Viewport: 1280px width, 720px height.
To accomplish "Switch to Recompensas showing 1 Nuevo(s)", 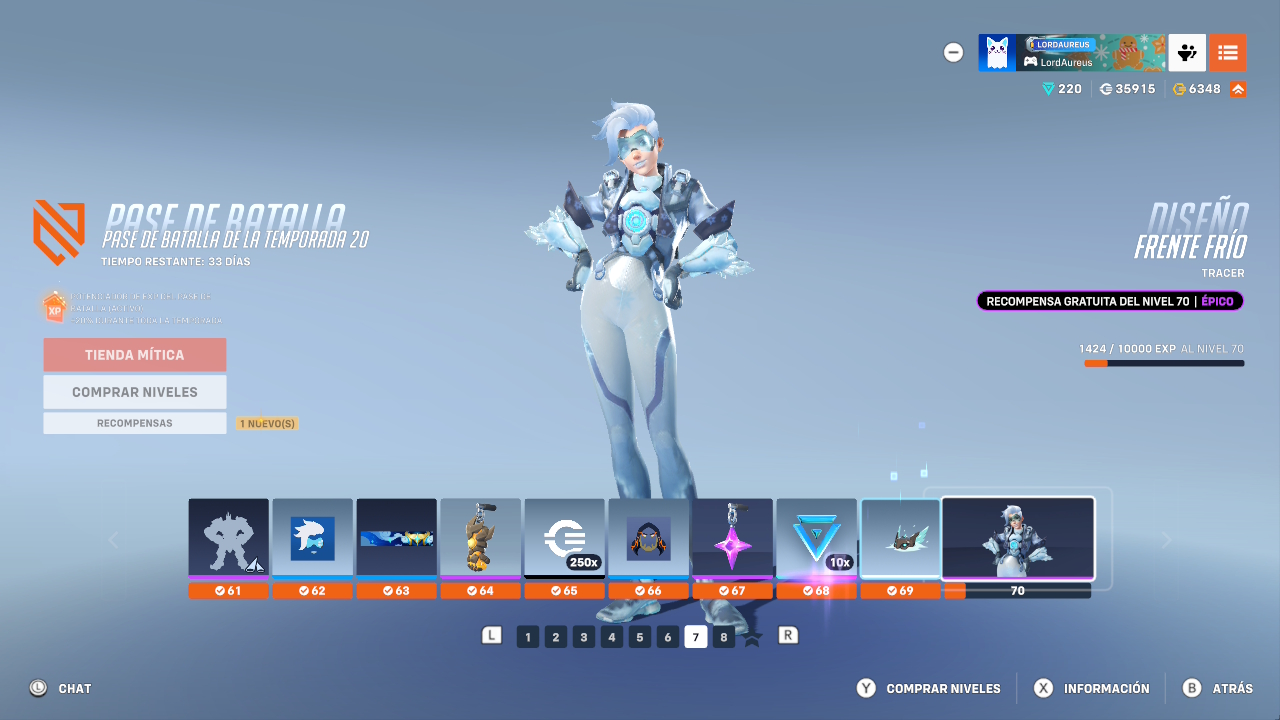I will (x=134, y=422).
